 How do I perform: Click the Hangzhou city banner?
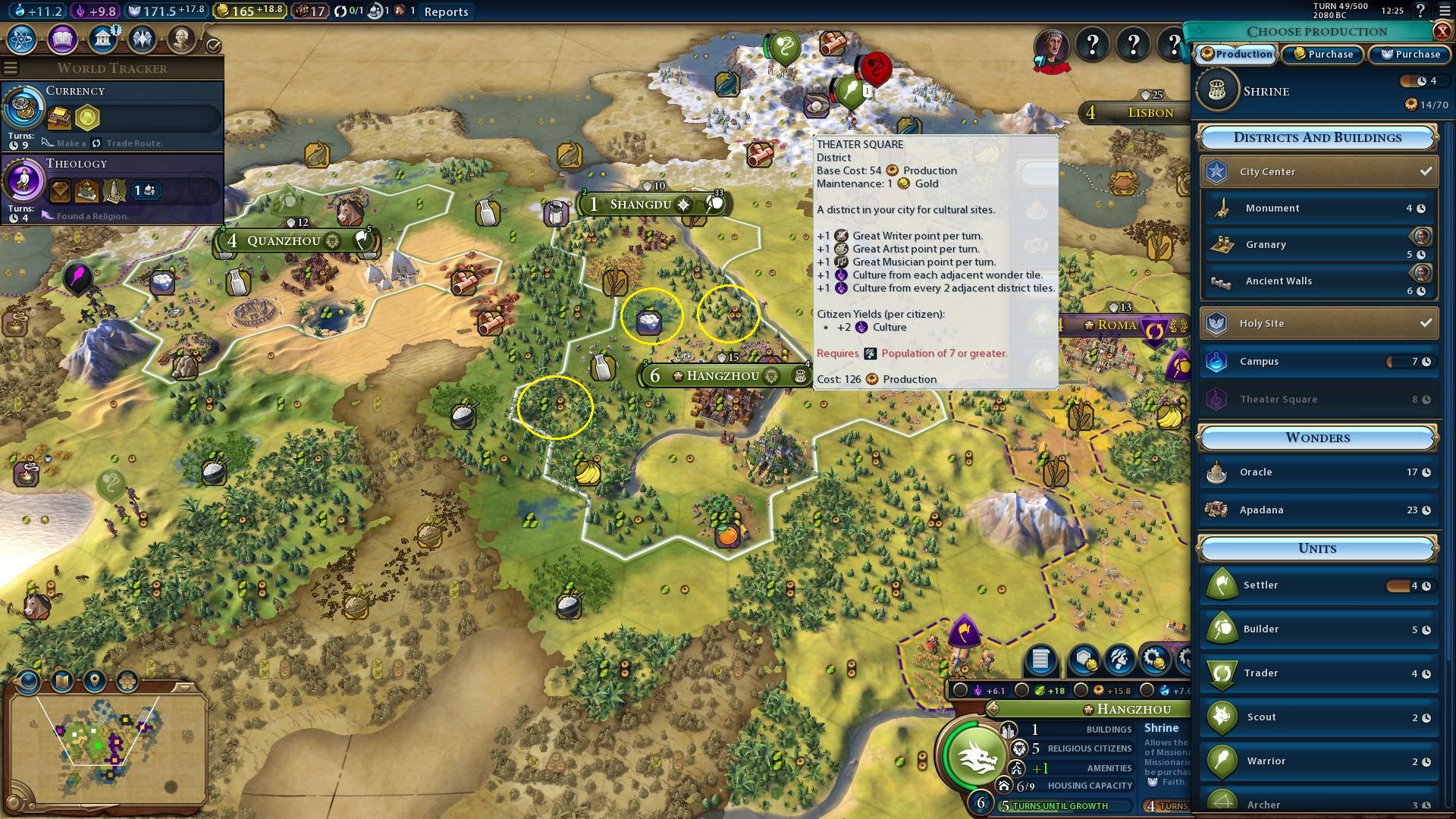(723, 376)
